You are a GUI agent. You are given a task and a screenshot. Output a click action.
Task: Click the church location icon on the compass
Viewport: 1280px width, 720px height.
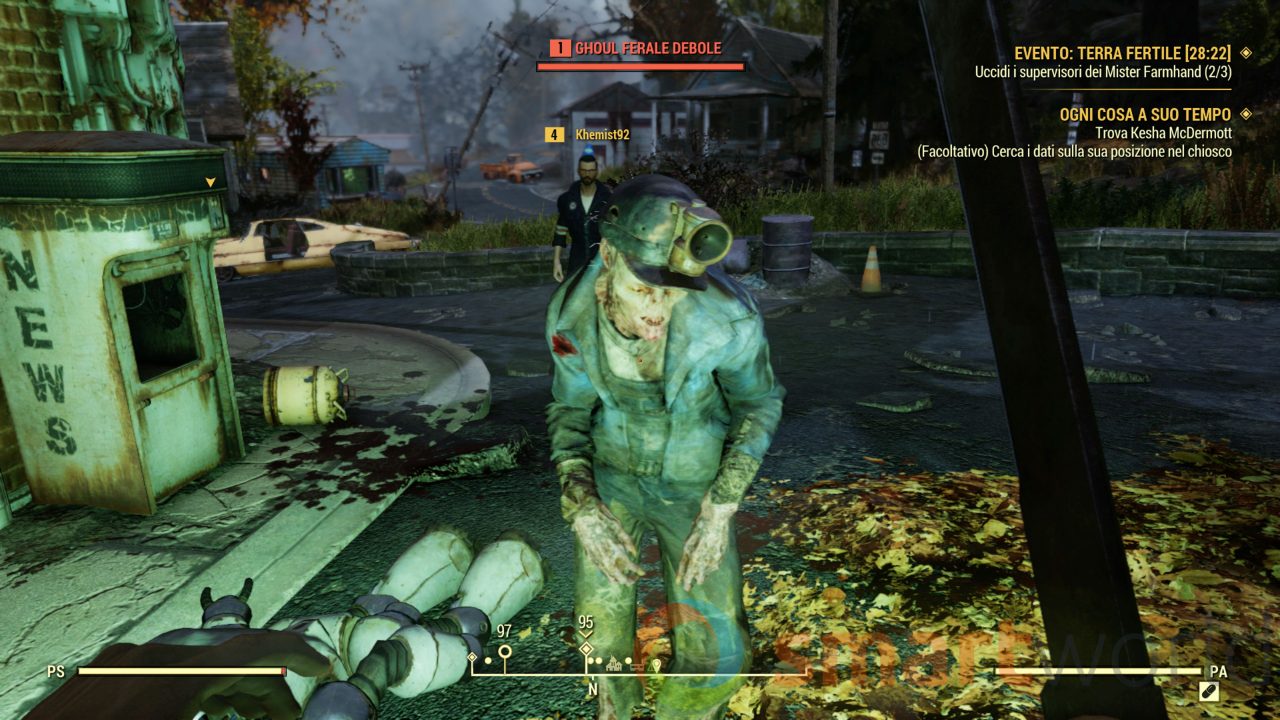pyautogui.click(x=614, y=662)
